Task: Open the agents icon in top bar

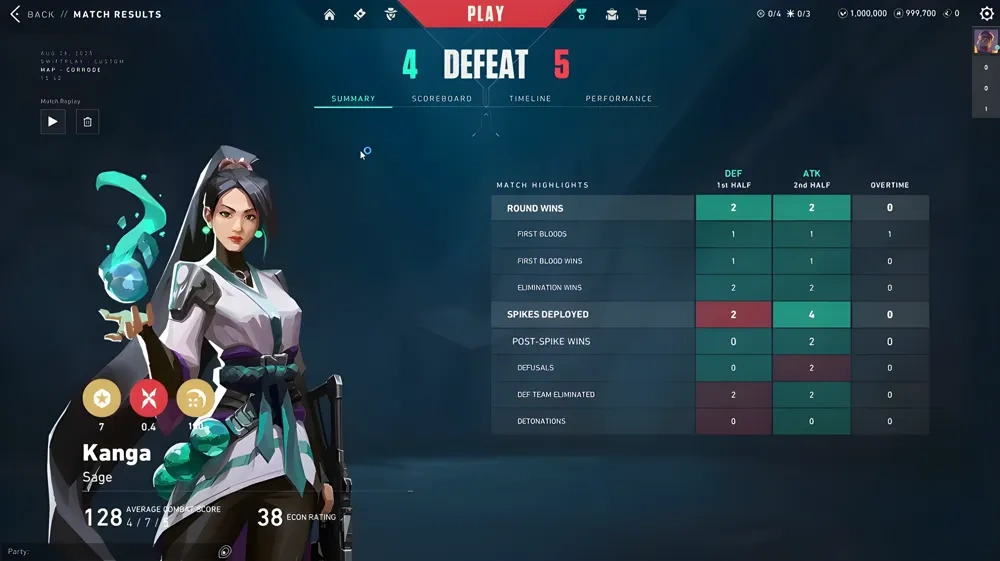Action: click(x=391, y=14)
